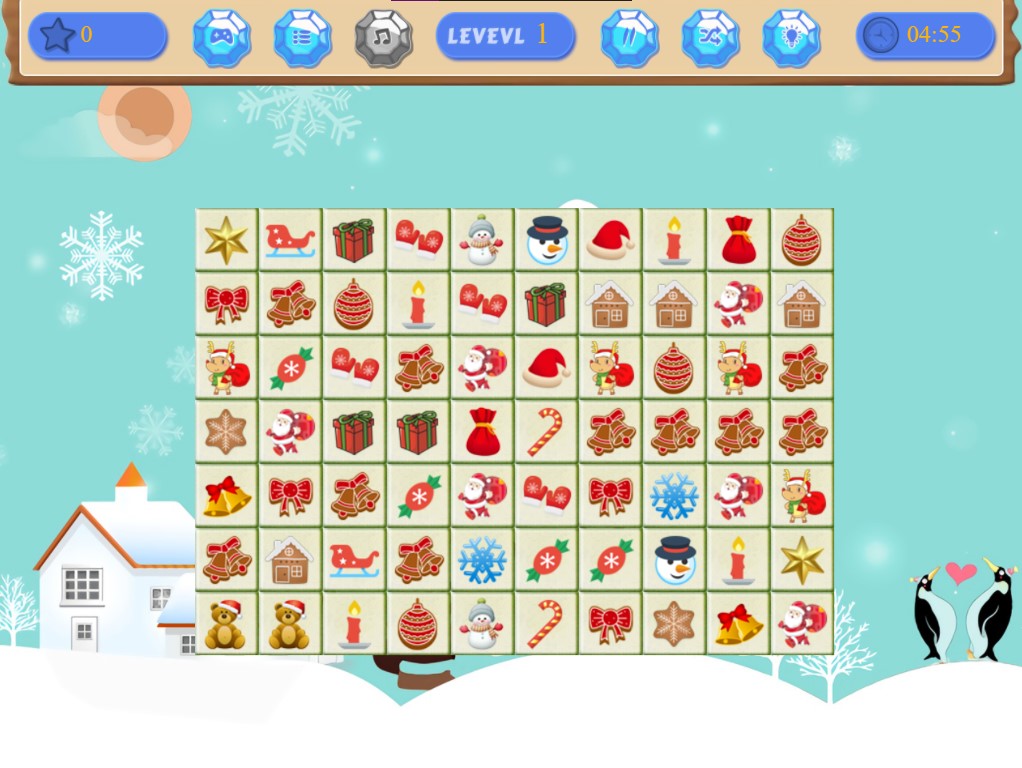The image size is (1022, 768).
Task: Select the Santa hat tile next to the candle
Action: [x=610, y=240]
